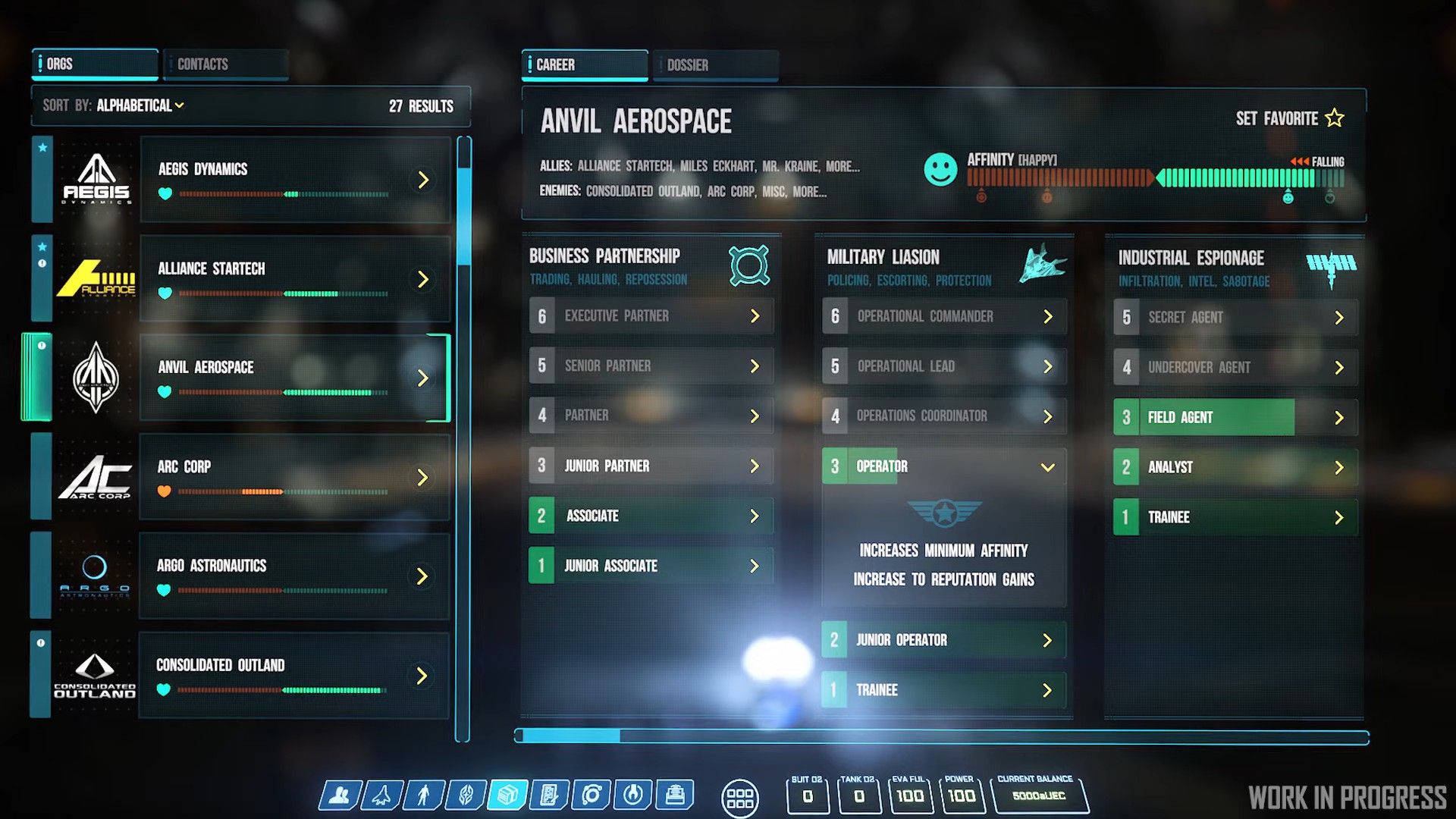The width and height of the screenshot is (1456, 819).
Task: Open the Dossier tab
Action: coord(715,65)
